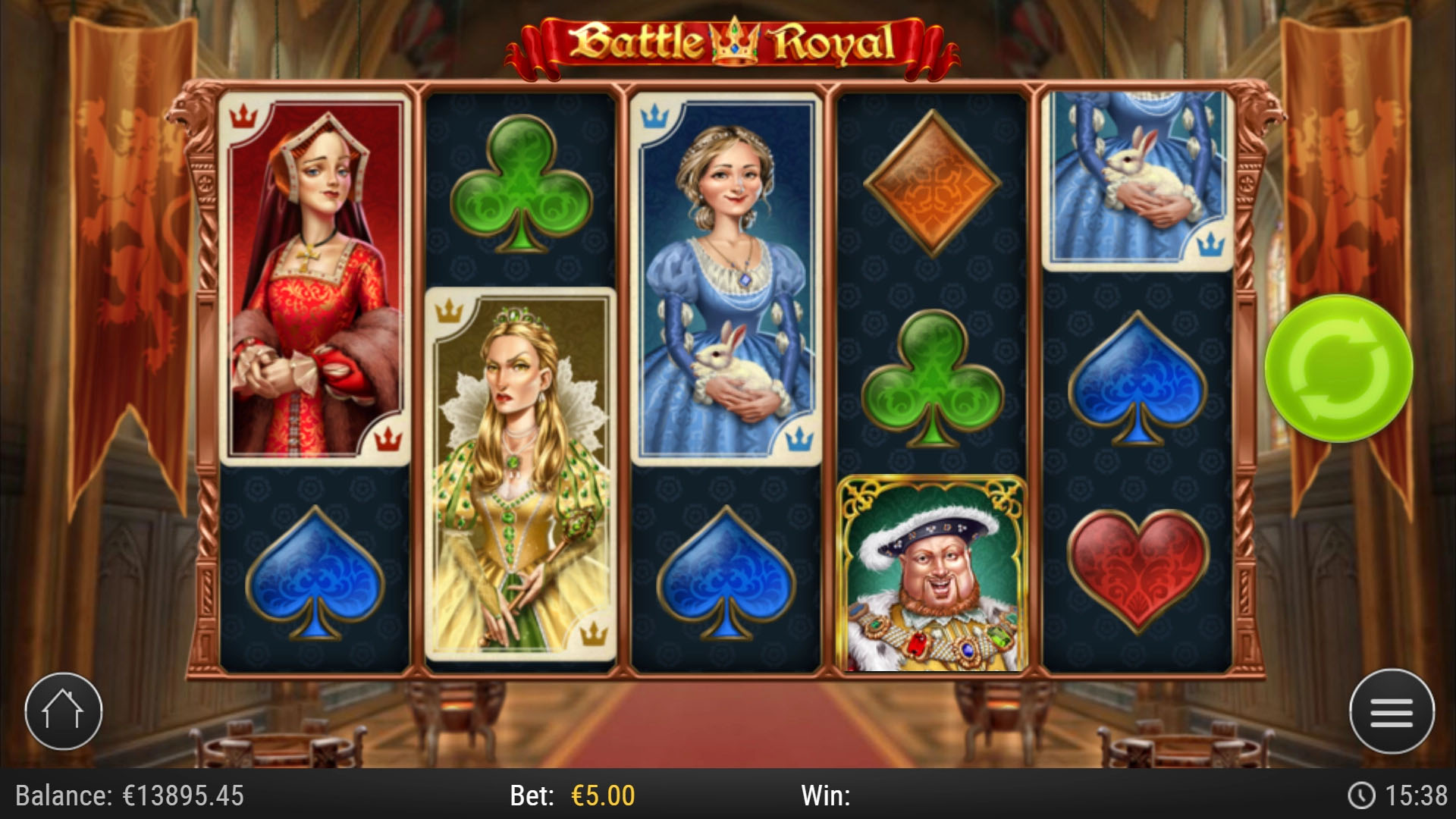The height and width of the screenshot is (819, 1456).
Task: Click the Battle Royal crown logo
Action: [x=730, y=42]
